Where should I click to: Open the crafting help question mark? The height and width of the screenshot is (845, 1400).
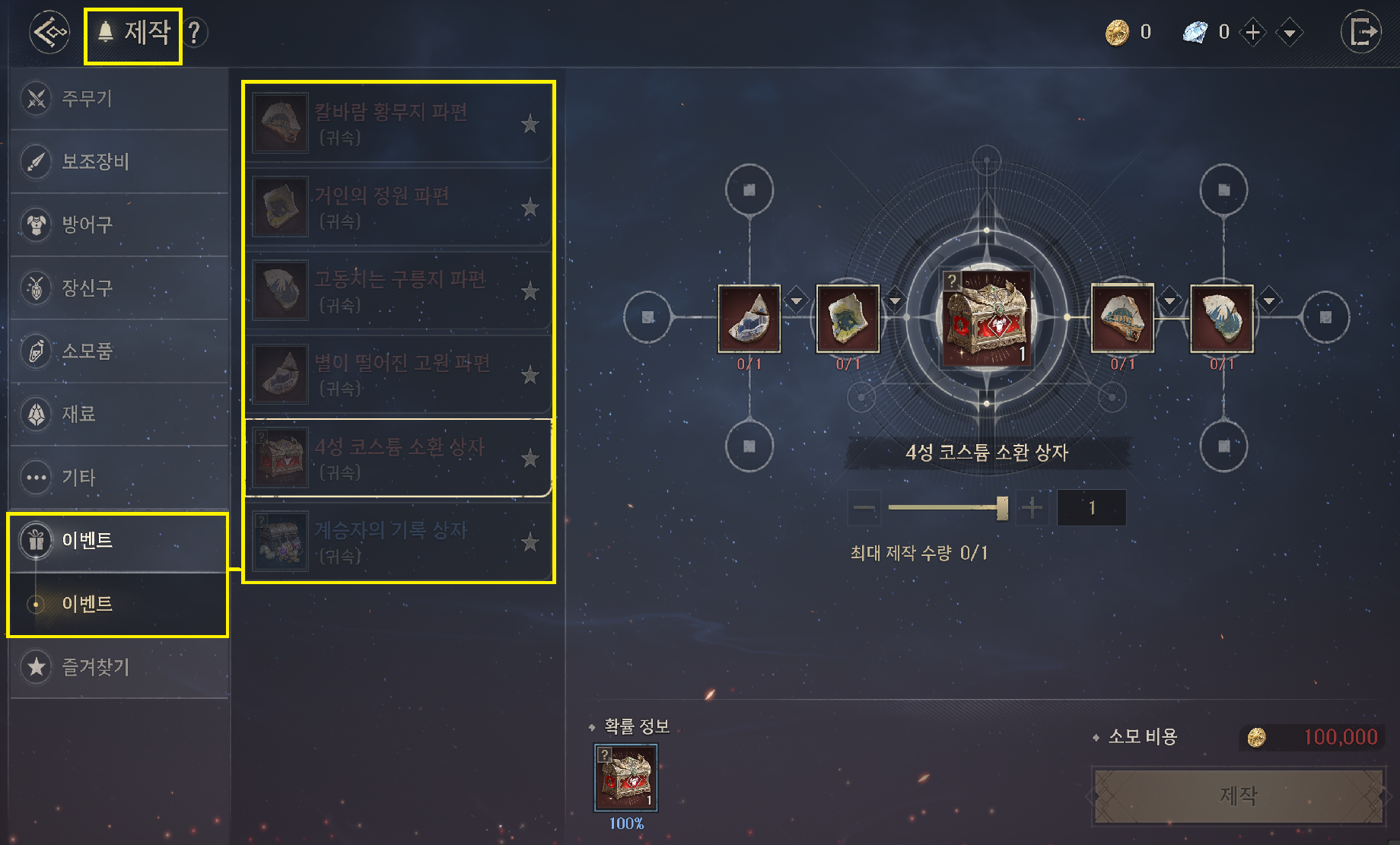[195, 33]
